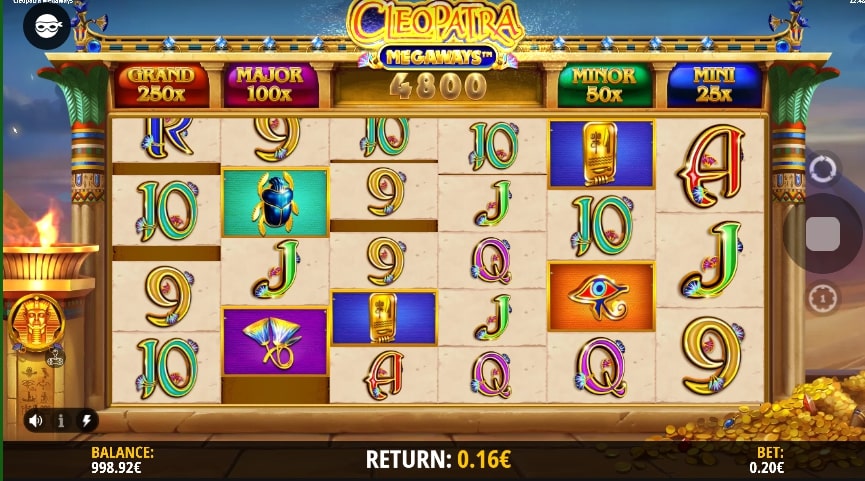Viewport: 865px width, 481px height.
Task: Click the masked ninja avatar icon
Action: click(x=47, y=27)
